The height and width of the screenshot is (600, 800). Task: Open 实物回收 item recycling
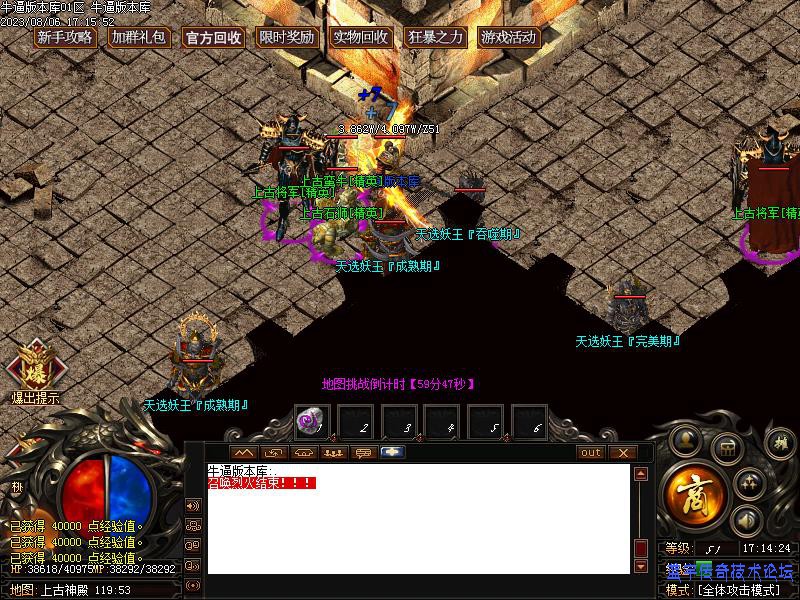(361, 38)
